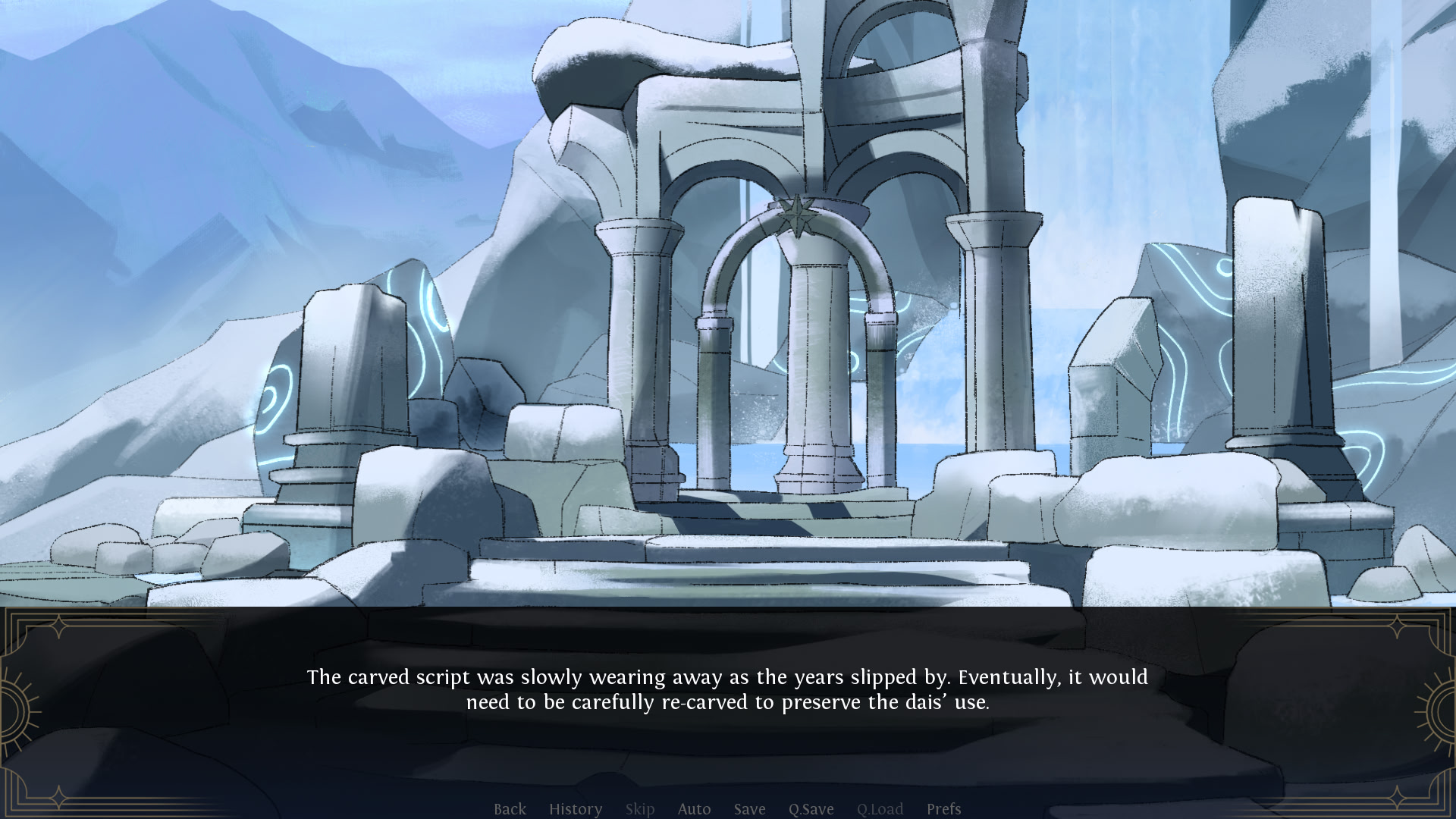
Task: Open the Prefs settings menu
Action: (943, 809)
